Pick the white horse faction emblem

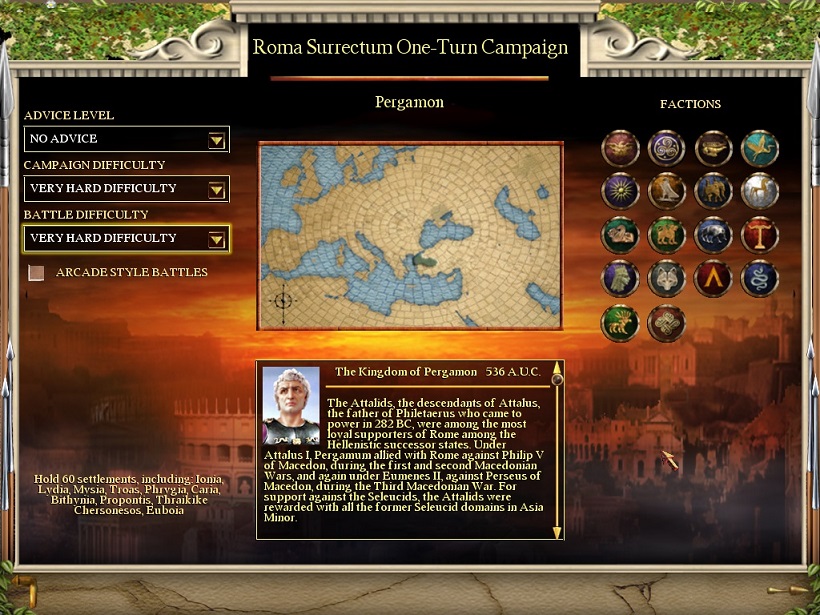tap(760, 191)
